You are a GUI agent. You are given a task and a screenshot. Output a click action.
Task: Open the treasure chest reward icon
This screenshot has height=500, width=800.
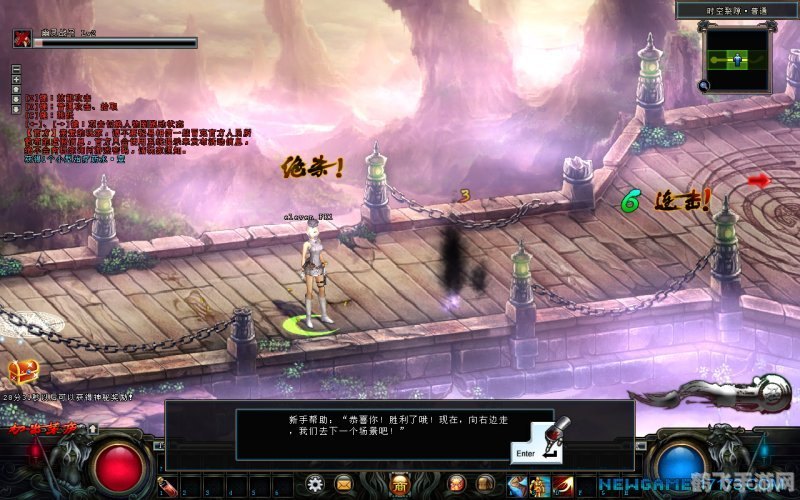click(20, 373)
